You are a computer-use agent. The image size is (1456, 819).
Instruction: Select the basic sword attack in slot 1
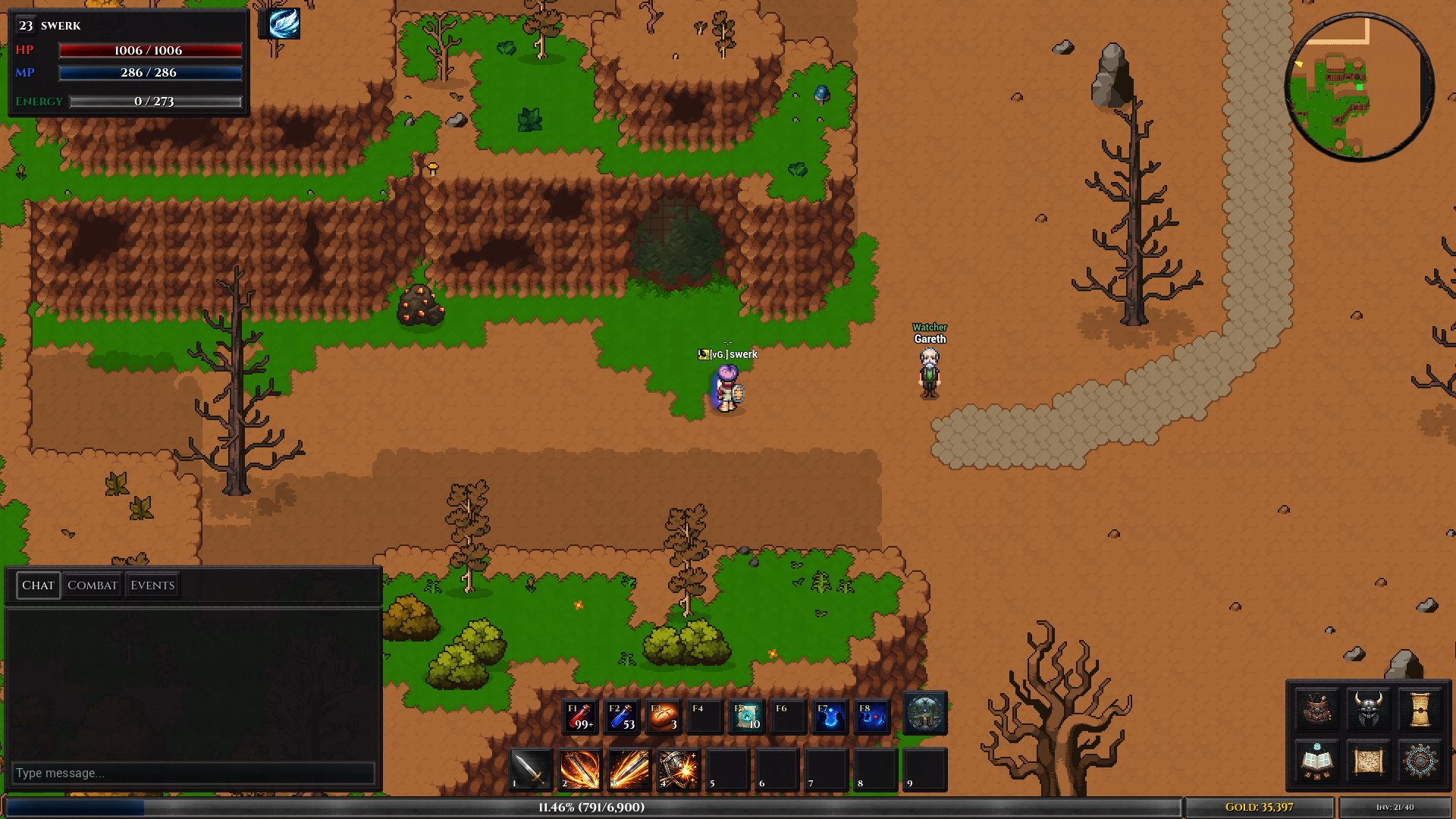tap(530, 770)
